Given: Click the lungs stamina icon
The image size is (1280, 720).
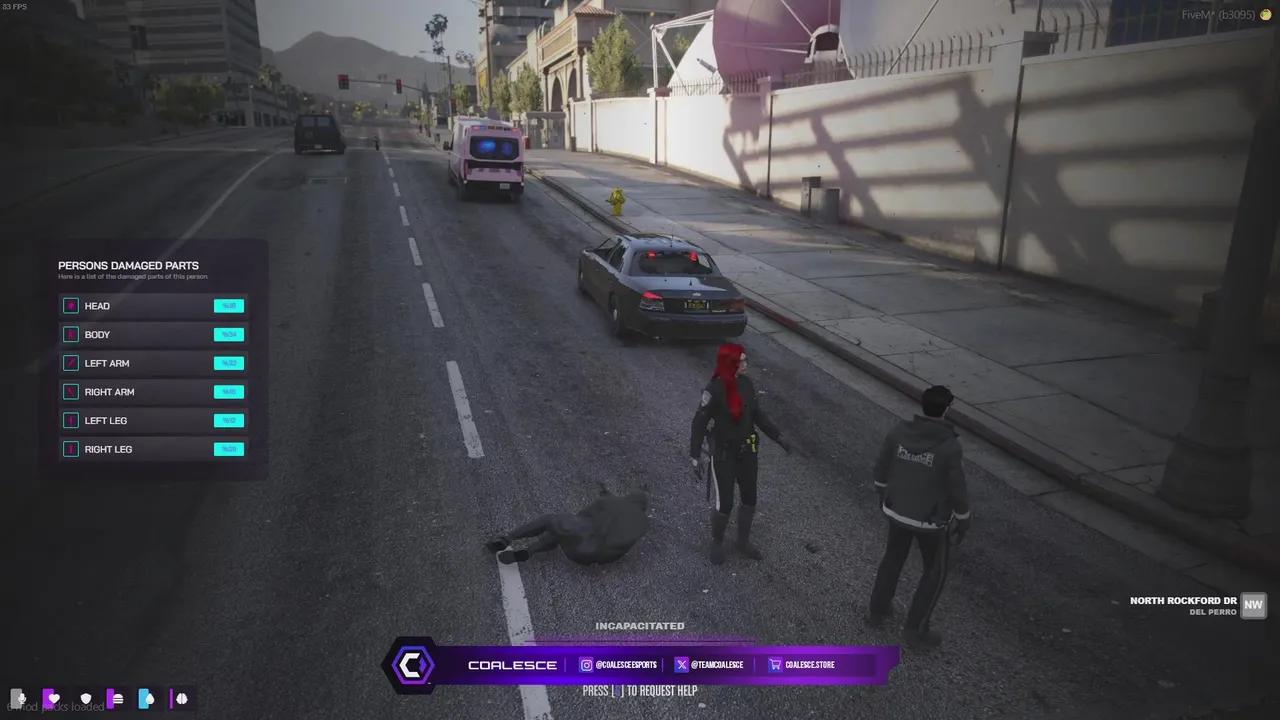Looking at the screenshot, I should pos(181,699).
